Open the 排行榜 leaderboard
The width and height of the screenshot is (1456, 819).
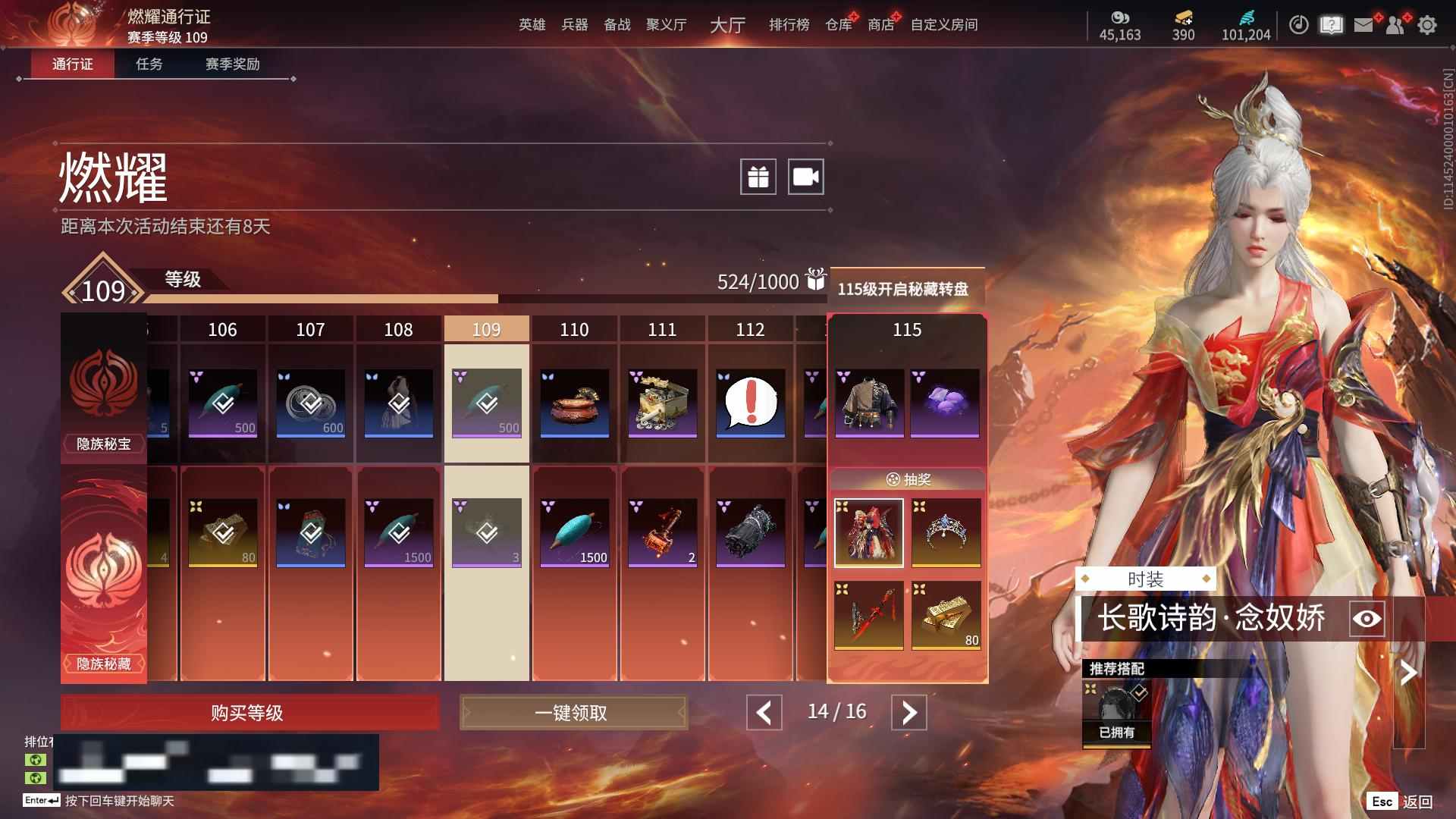point(789,25)
